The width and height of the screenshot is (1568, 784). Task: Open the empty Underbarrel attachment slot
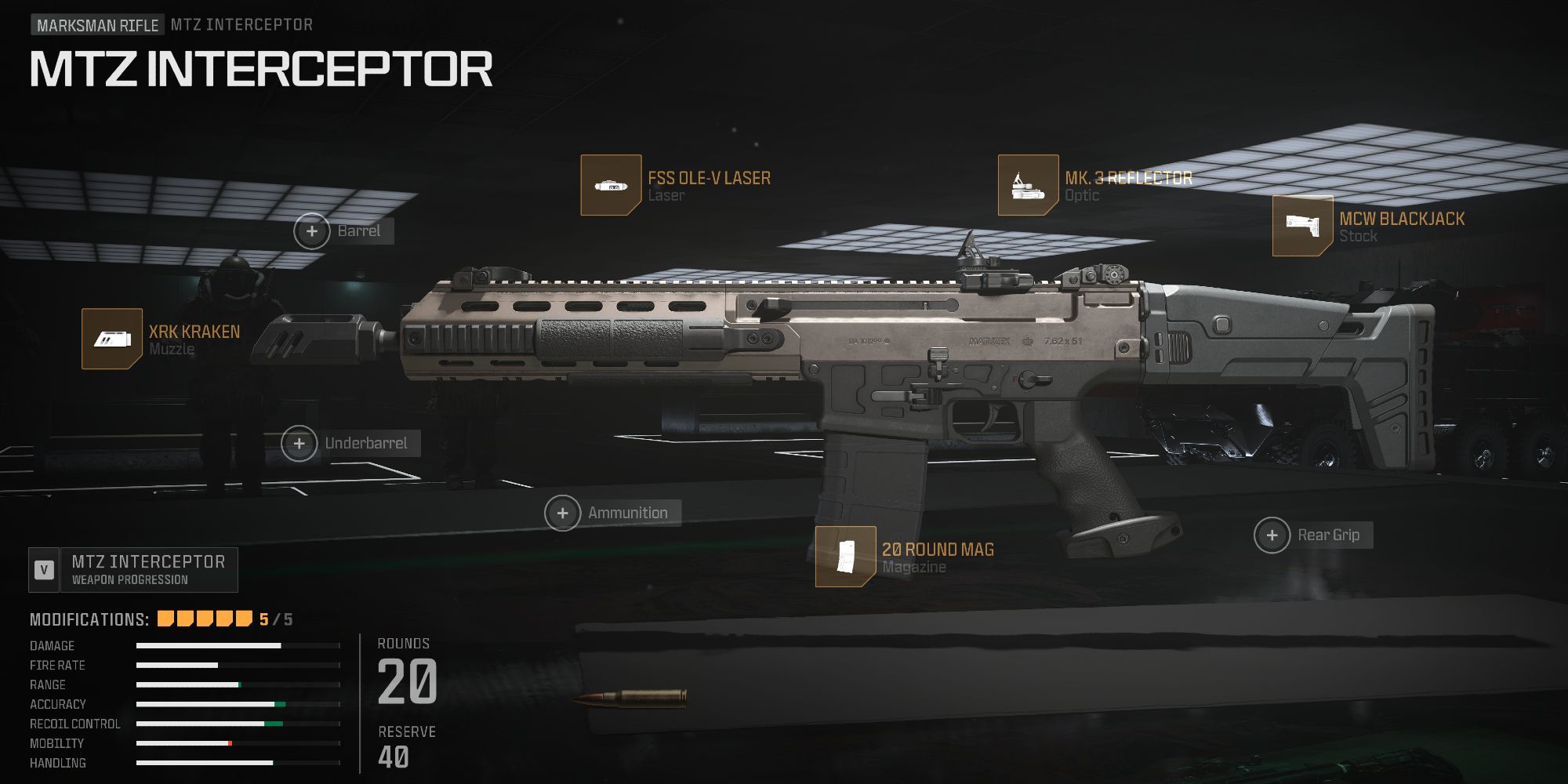[299, 444]
